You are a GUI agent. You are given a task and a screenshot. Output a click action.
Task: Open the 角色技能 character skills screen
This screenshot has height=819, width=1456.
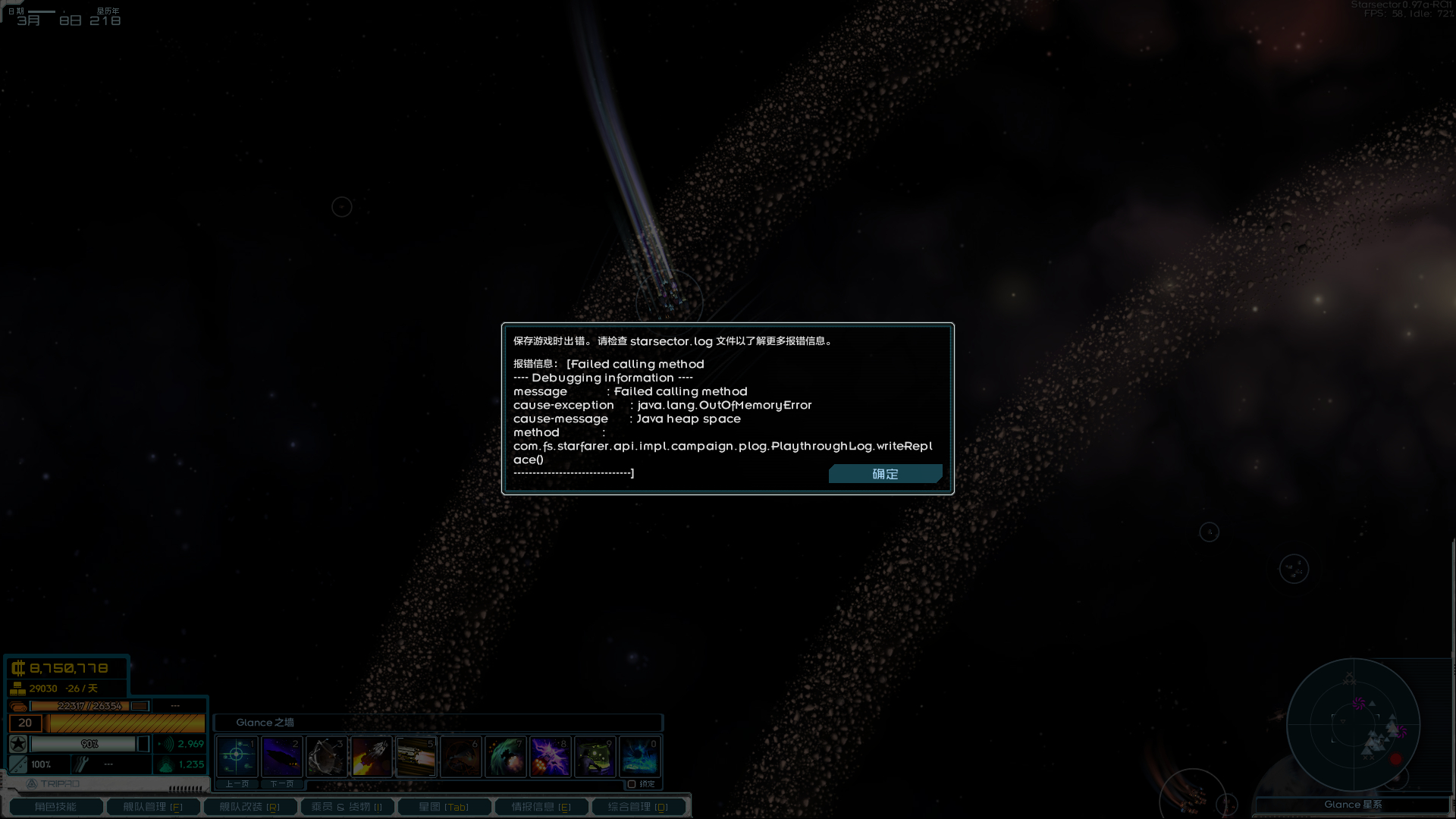pyautogui.click(x=56, y=806)
